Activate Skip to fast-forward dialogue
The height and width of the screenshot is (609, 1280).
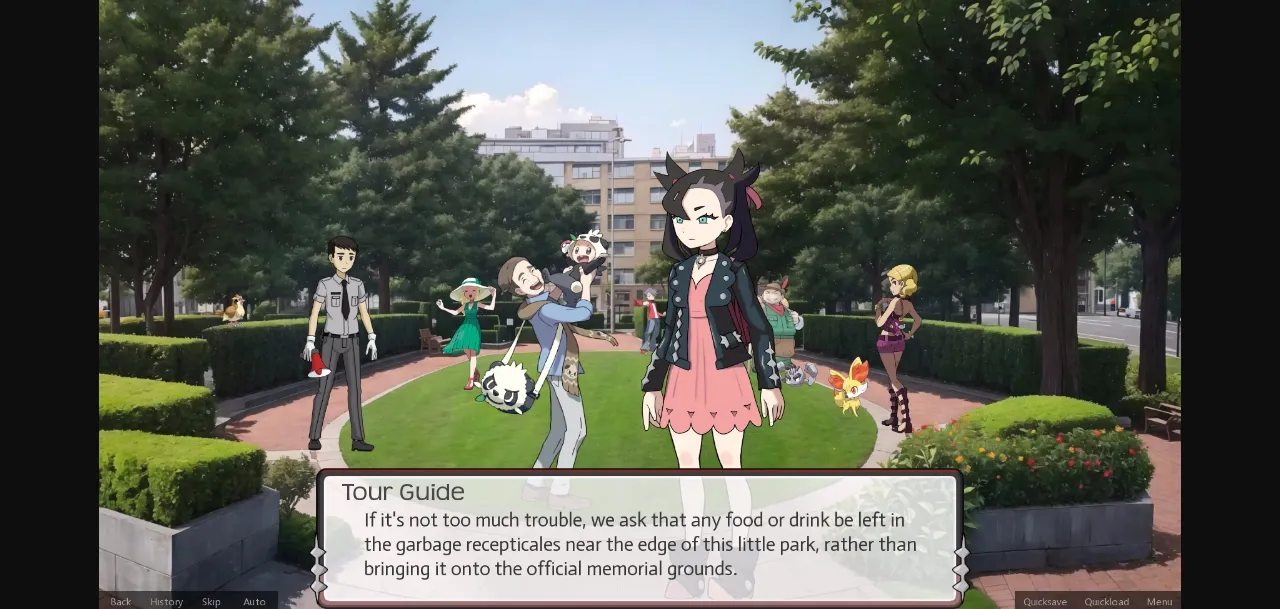point(211,601)
